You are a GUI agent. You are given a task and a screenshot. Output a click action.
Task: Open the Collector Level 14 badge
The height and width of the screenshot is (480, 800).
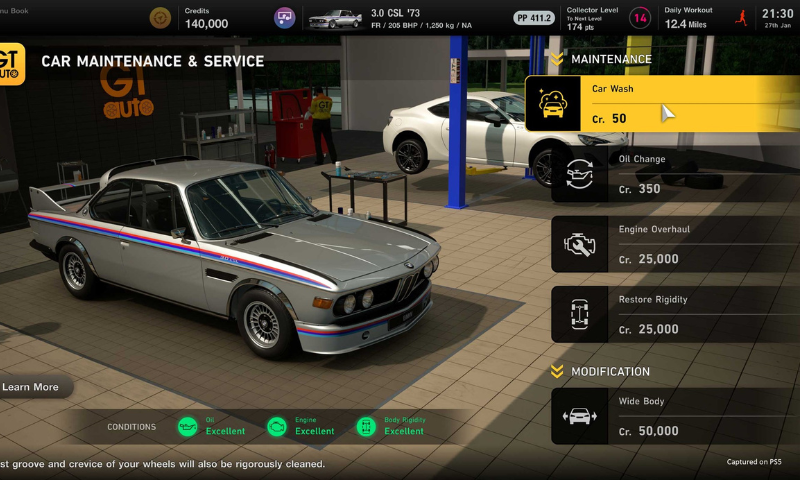(639, 18)
